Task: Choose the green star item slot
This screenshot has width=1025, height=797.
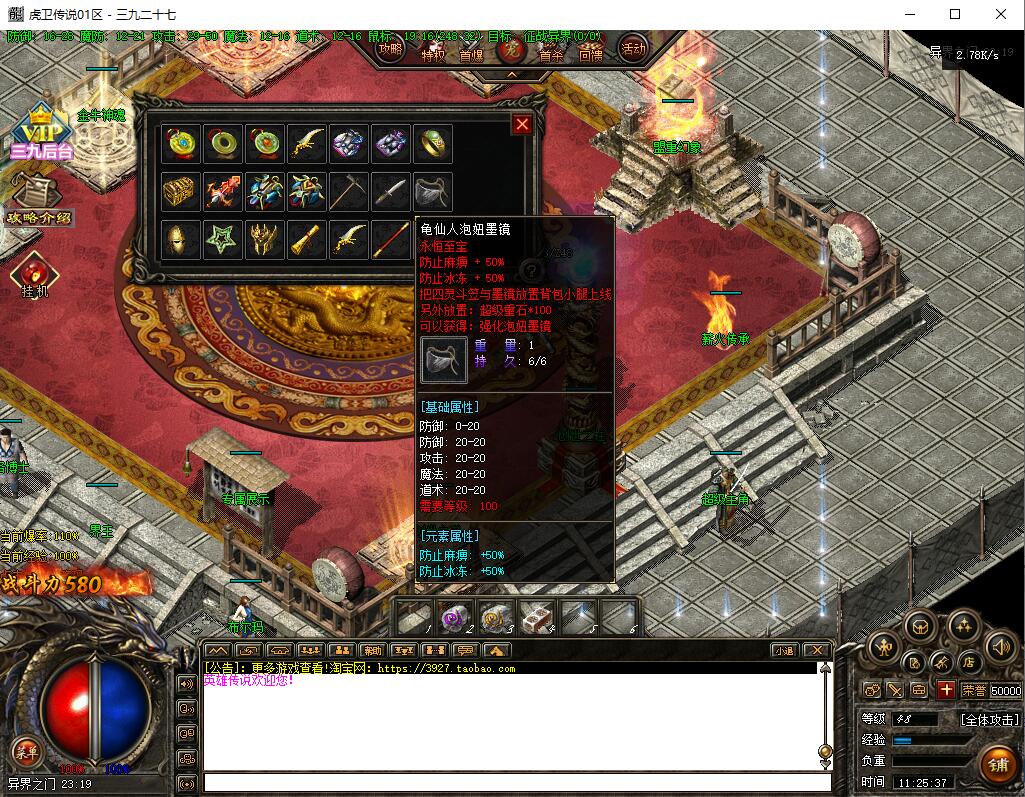Action: (222, 240)
